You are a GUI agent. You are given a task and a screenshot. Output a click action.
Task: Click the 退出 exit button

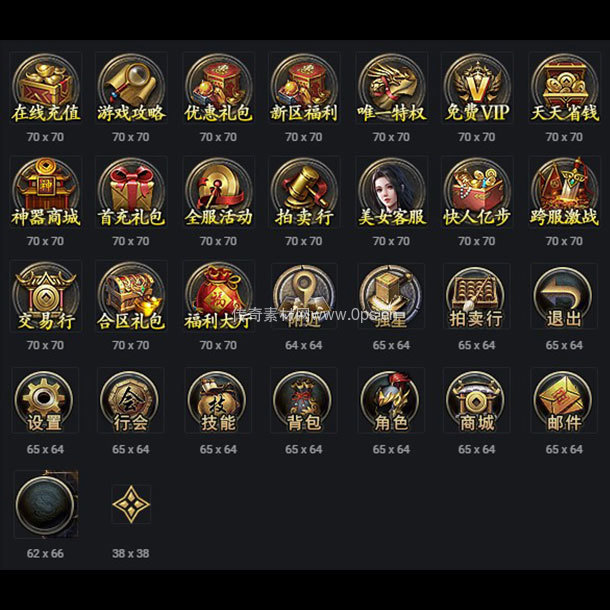pyautogui.click(x=564, y=297)
